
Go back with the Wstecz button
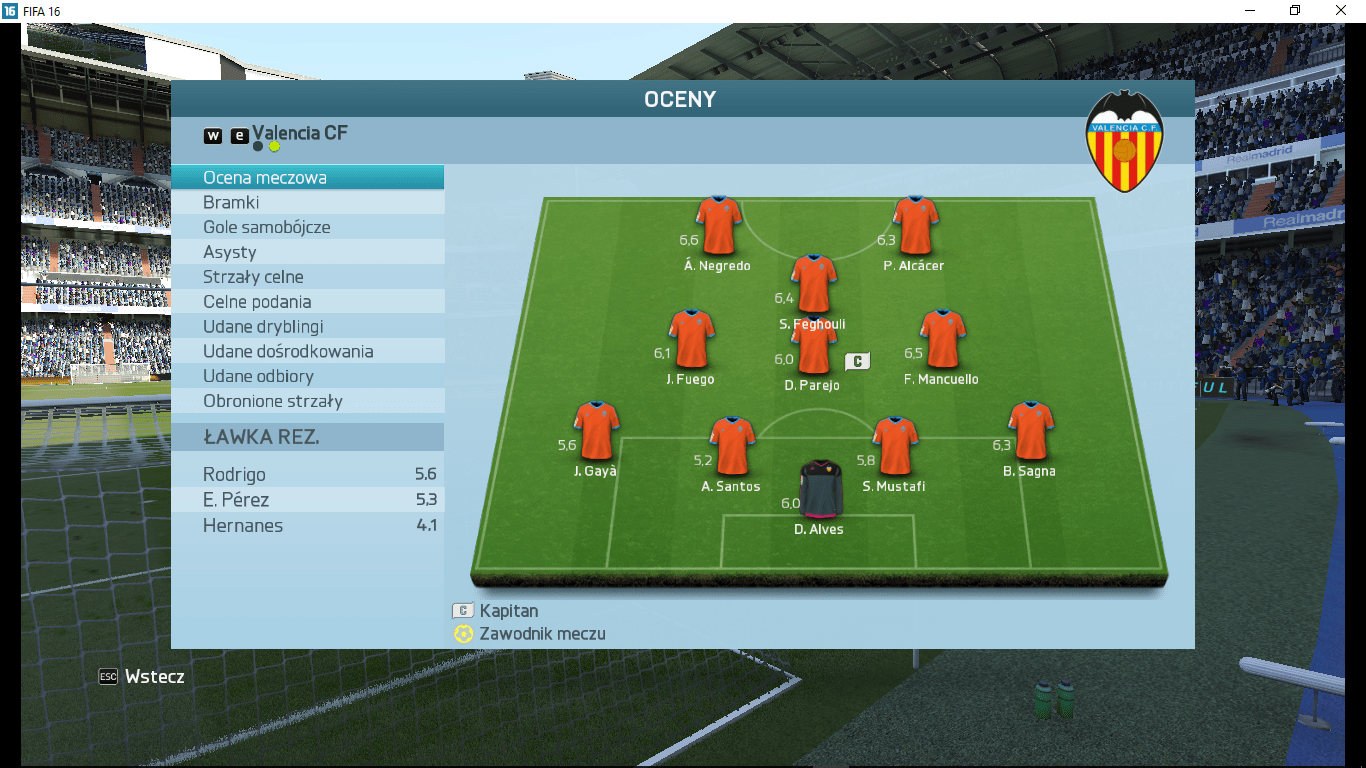tap(142, 677)
